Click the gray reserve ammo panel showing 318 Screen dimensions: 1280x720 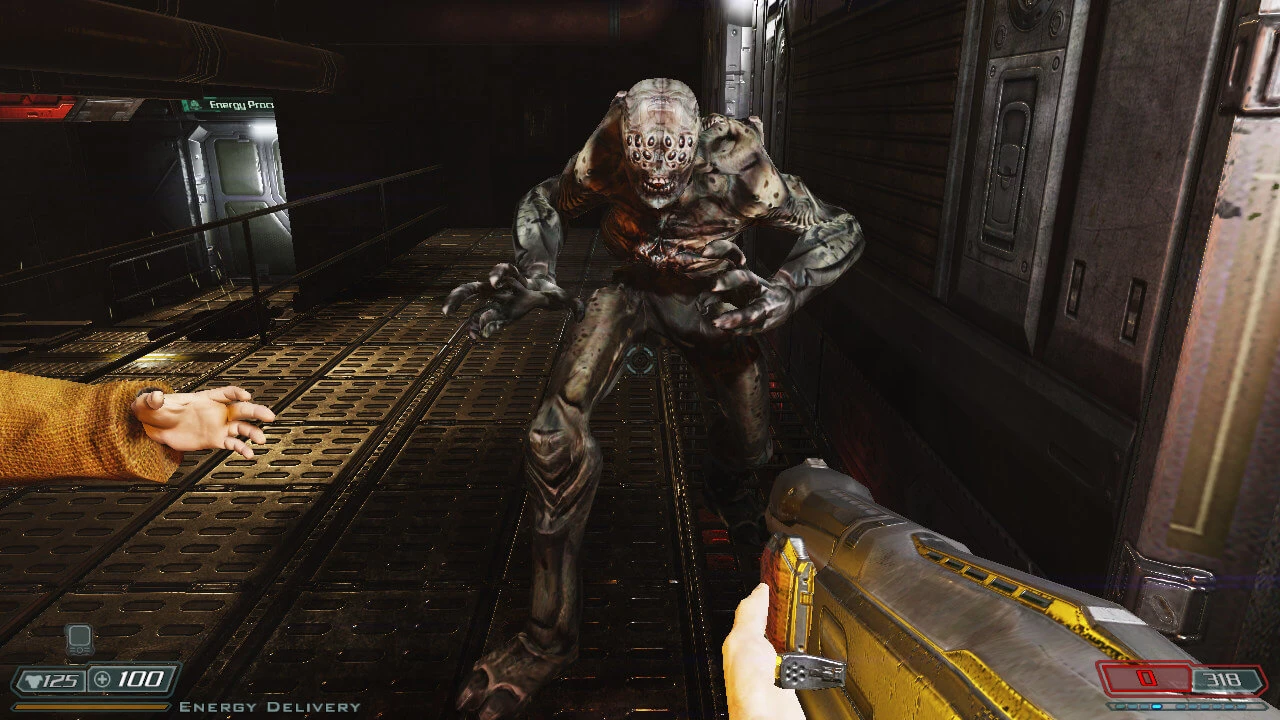point(1222,679)
